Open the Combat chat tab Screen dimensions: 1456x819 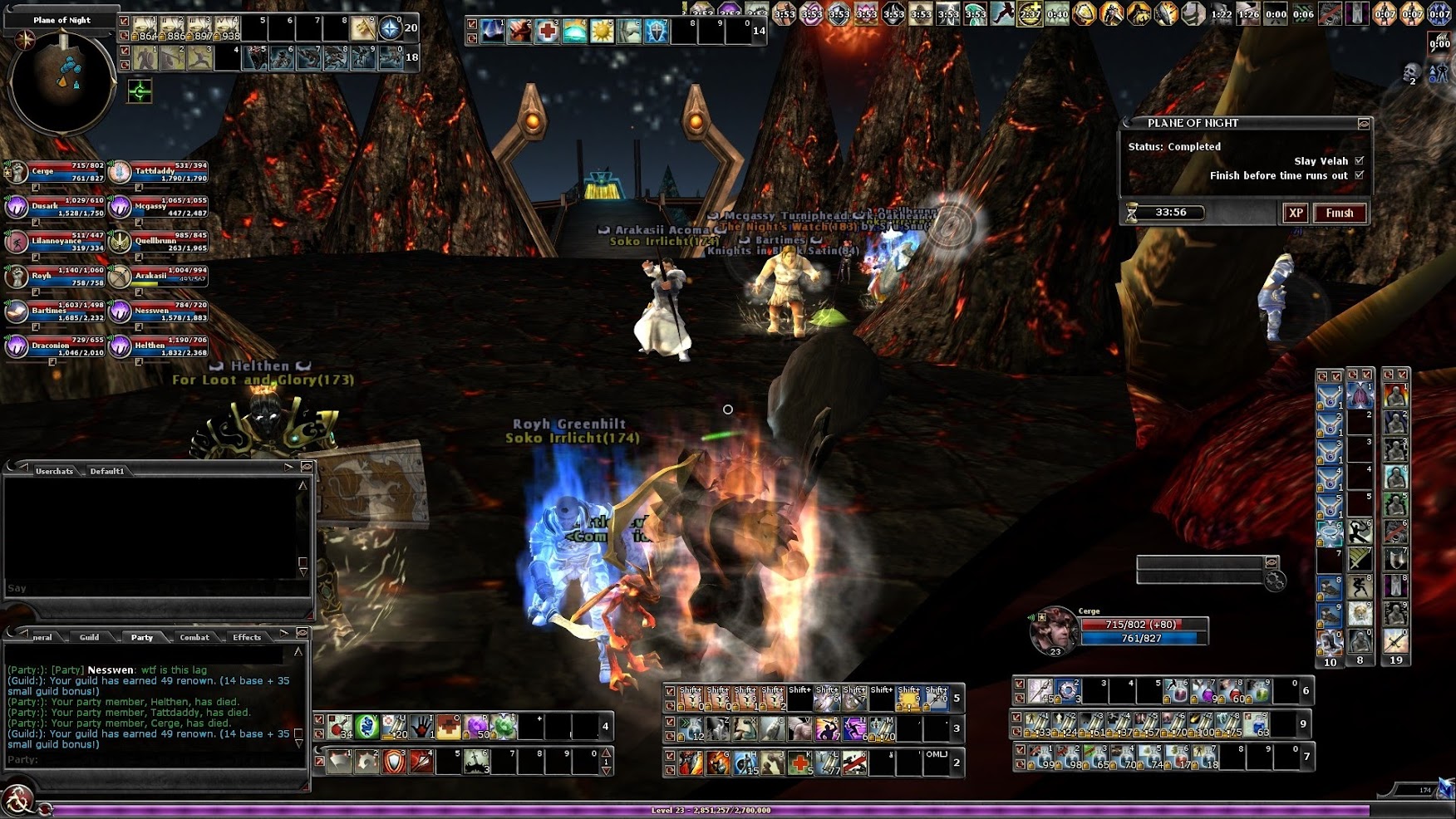(194, 637)
